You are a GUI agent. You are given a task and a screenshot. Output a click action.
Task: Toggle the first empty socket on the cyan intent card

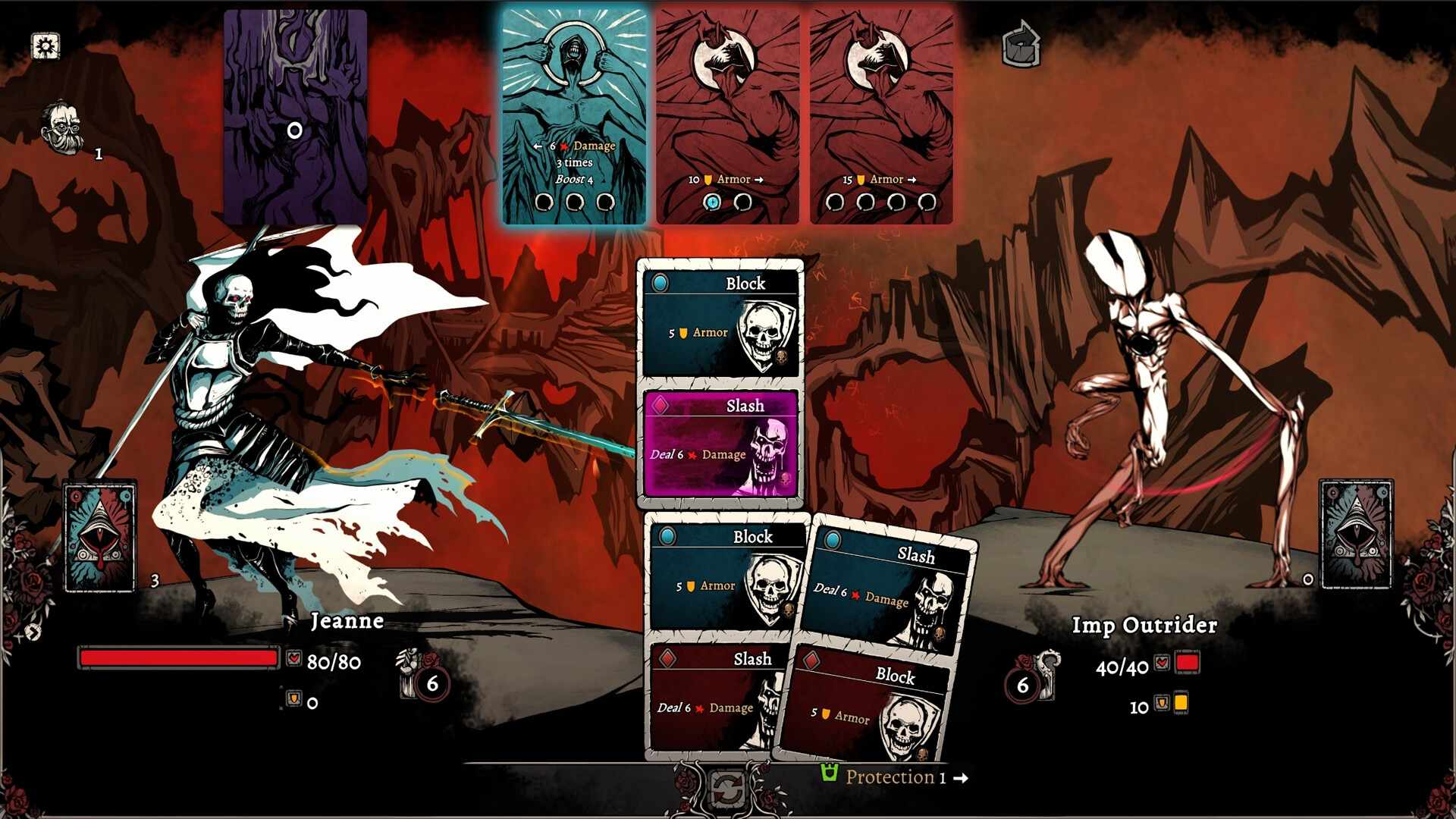(544, 202)
